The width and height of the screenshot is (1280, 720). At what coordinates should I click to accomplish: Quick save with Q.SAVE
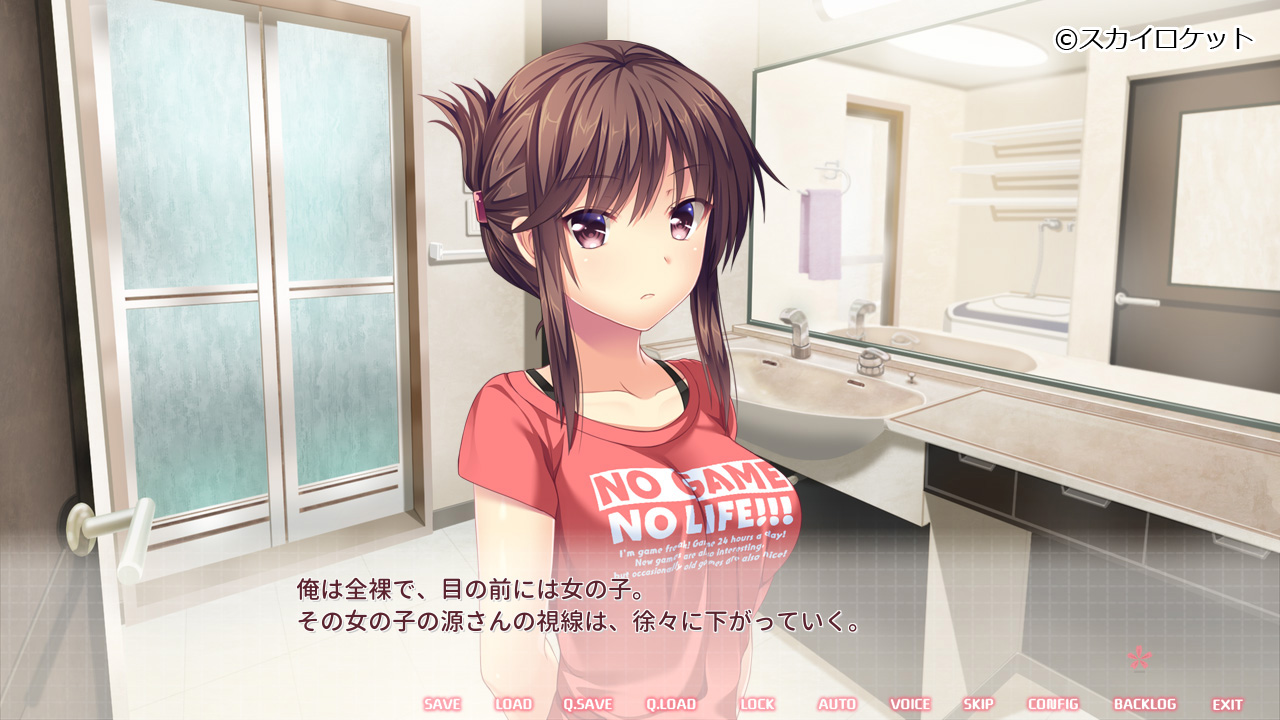tap(587, 704)
